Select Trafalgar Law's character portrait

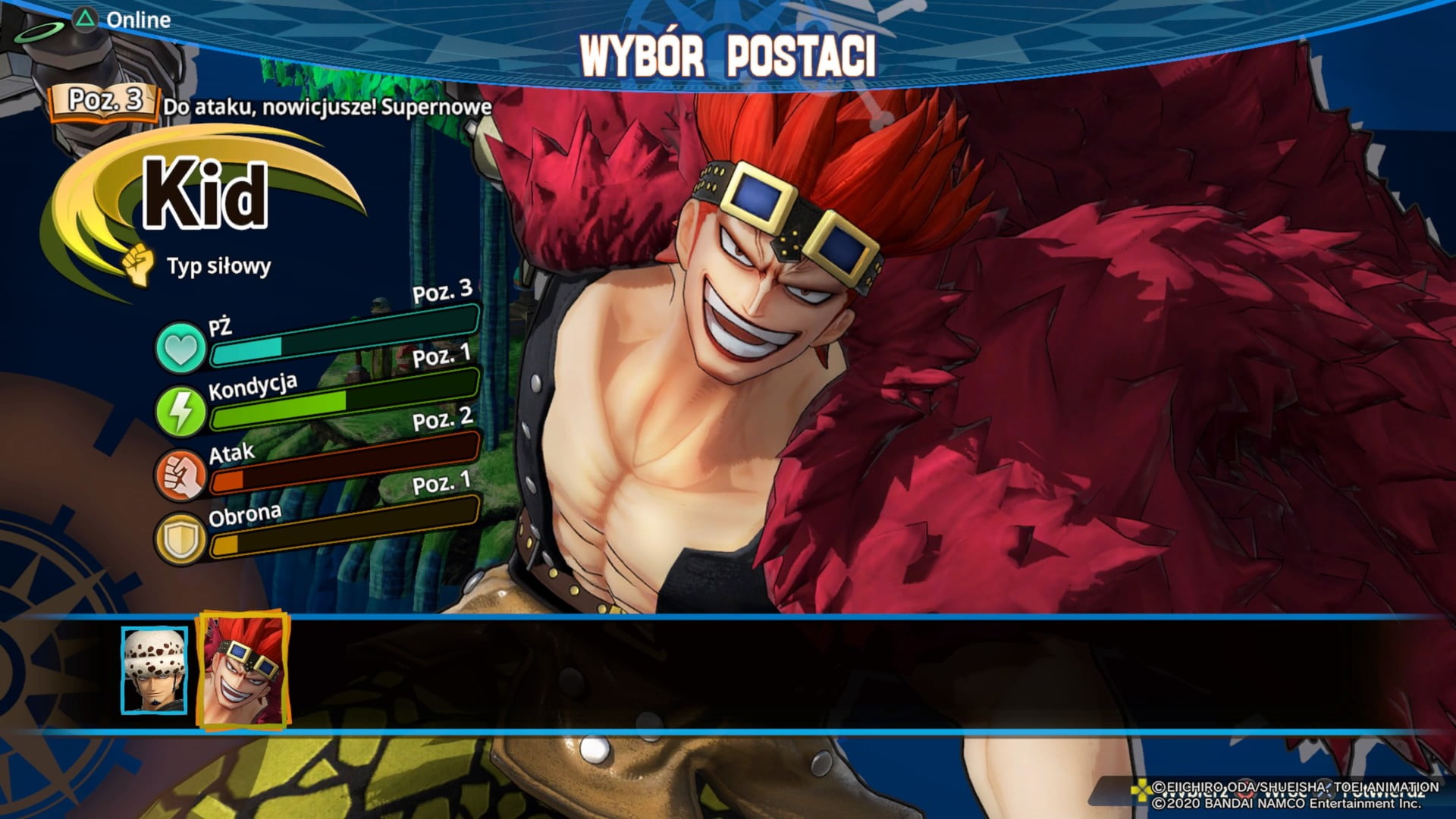[155, 670]
